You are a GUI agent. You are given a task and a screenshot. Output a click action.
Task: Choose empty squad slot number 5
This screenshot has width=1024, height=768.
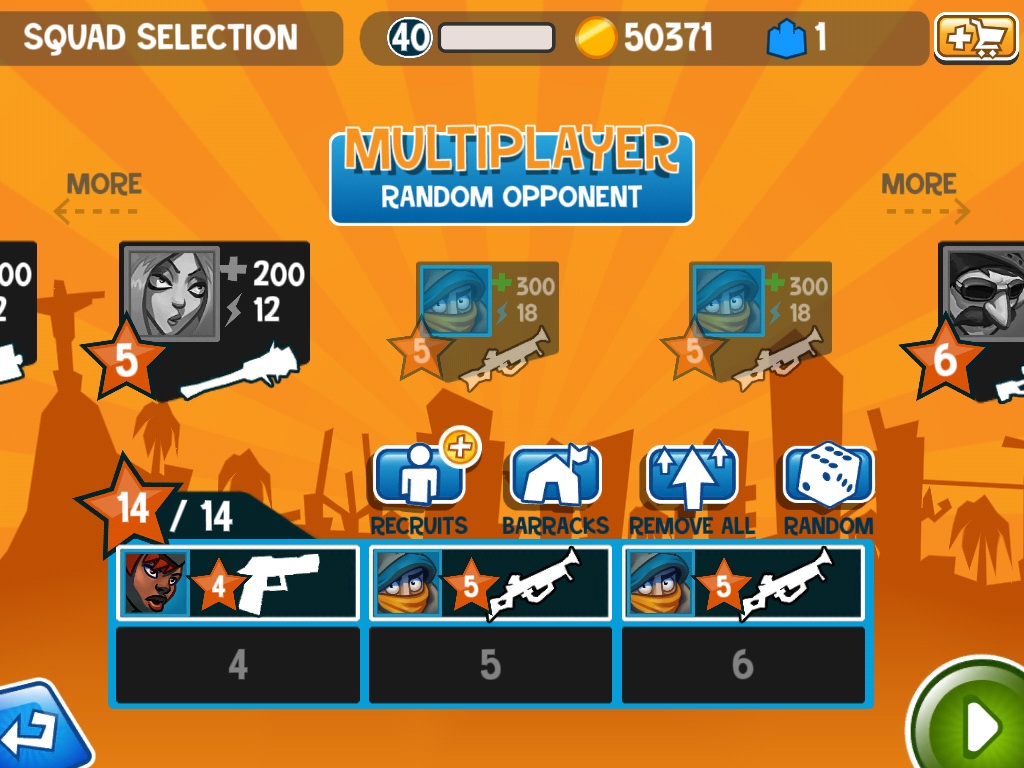tap(490, 665)
